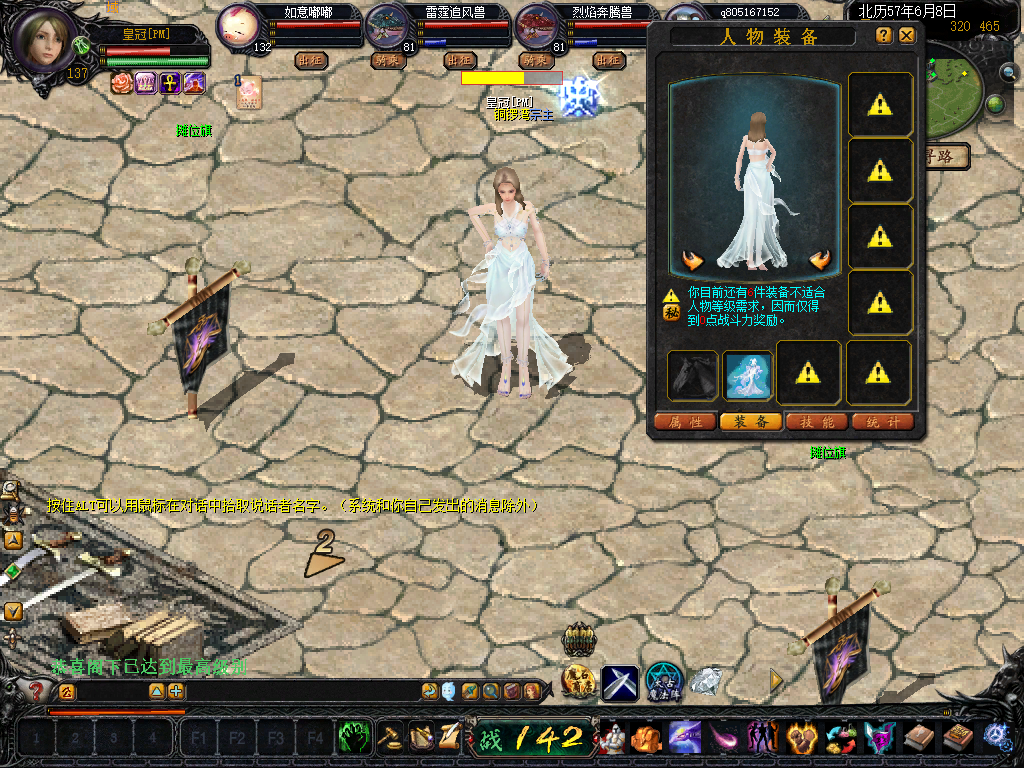This screenshot has height=768, width=1024.
Task: Select the black horse mount slot
Action: [x=693, y=374]
